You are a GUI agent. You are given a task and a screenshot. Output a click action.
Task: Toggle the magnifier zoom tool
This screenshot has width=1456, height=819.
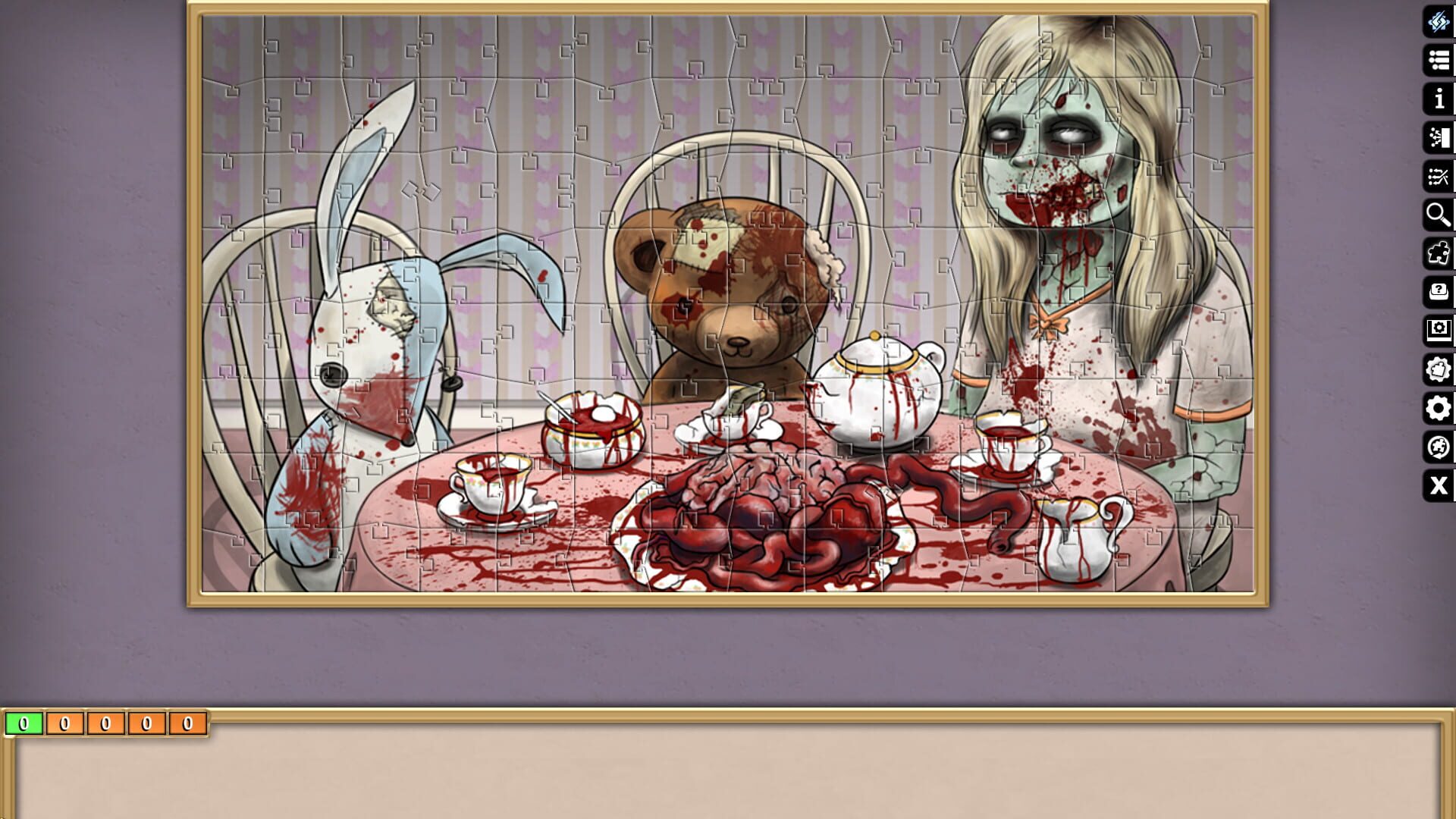(x=1439, y=215)
